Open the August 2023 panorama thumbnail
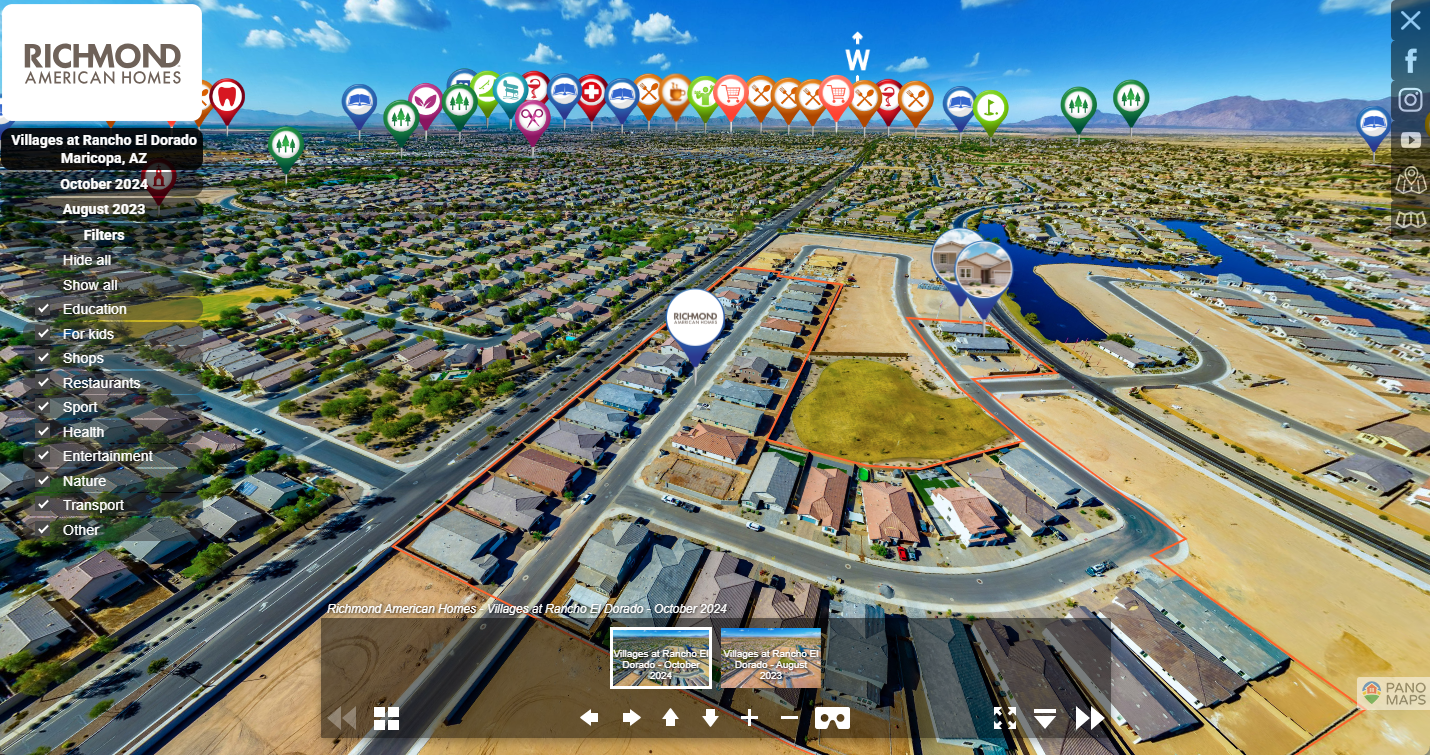 click(771, 658)
